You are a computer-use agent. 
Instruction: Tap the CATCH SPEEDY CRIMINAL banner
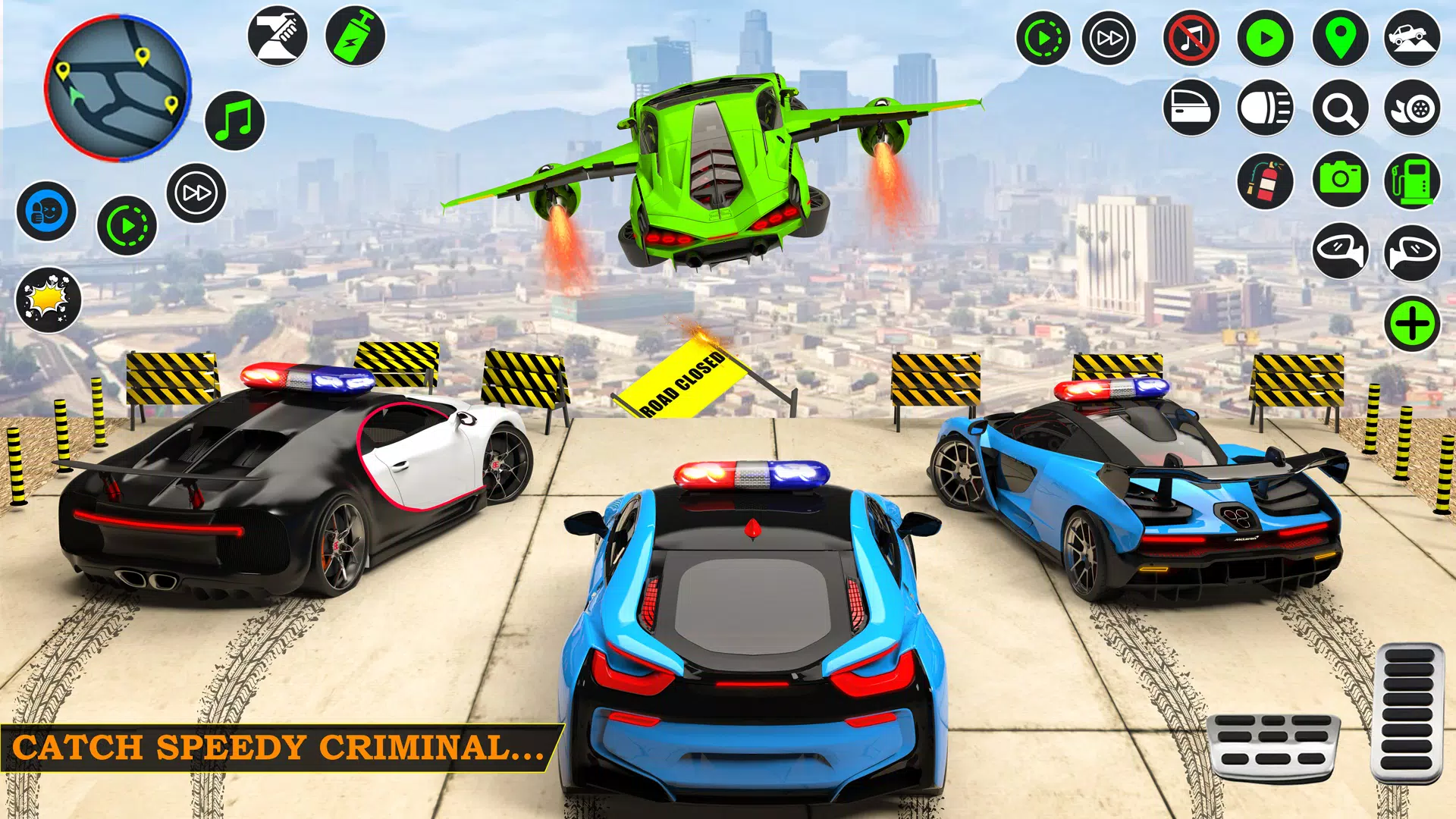(x=281, y=747)
